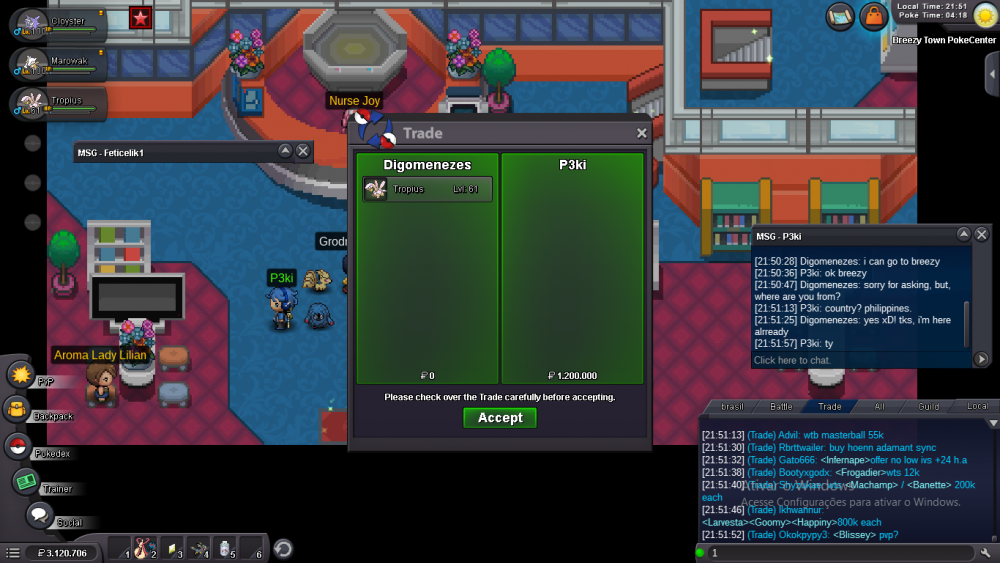
Task: Open the world map icon
Action: [x=840, y=15]
